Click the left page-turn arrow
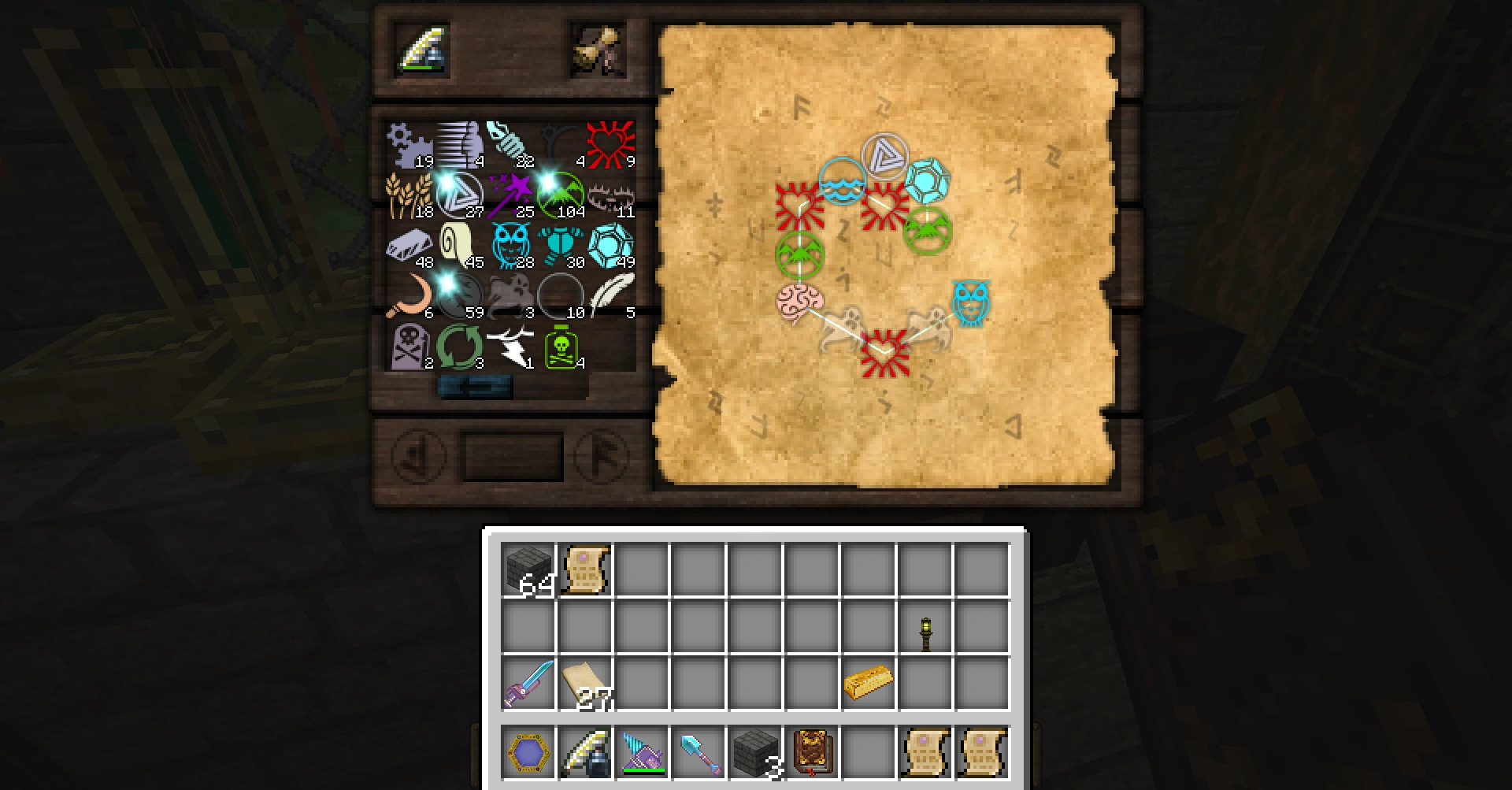The width and height of the screenshot is (1512, 790). tap(417, 457)
